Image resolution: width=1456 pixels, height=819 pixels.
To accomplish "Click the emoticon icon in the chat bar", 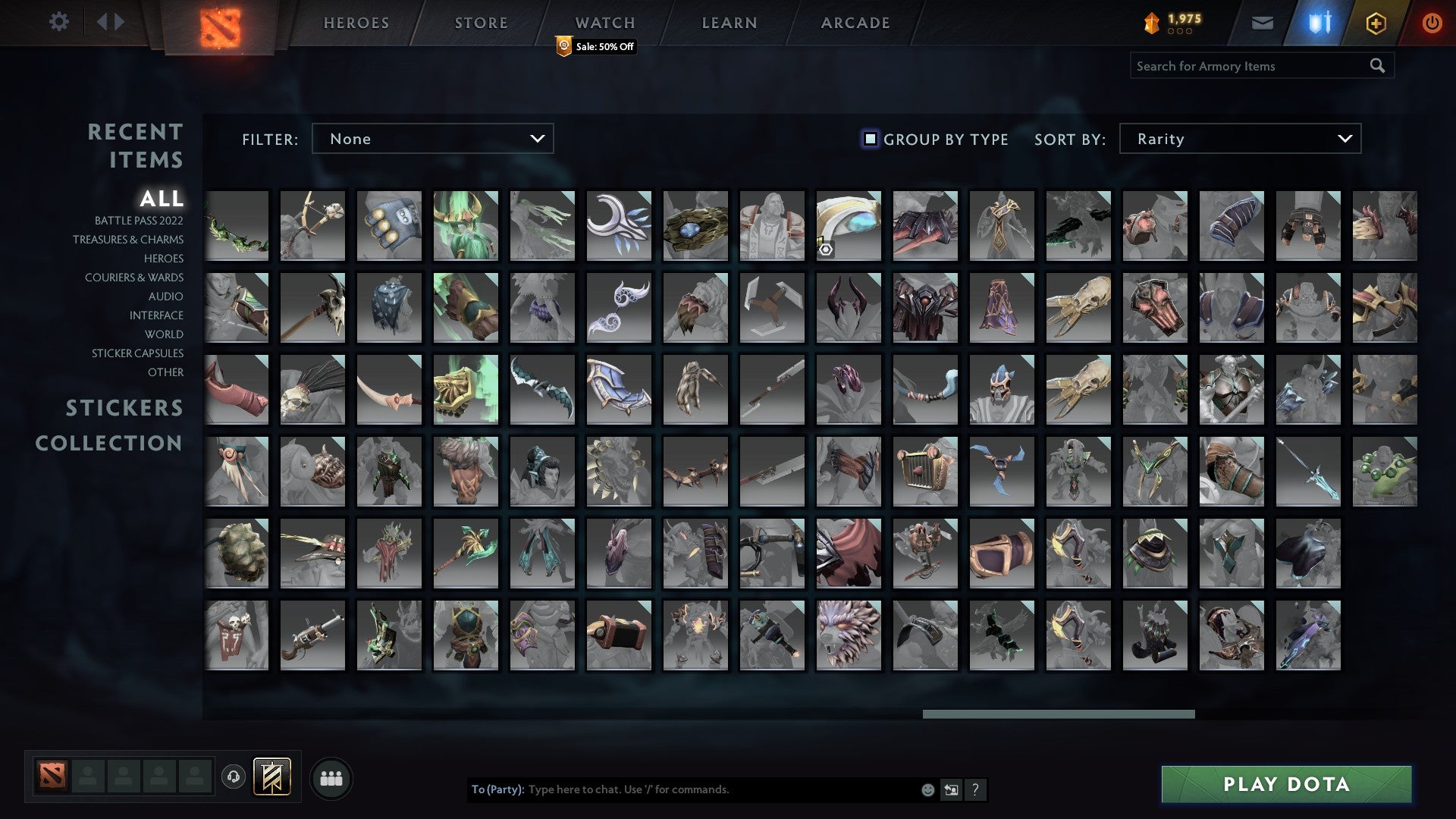I will point(927,789).
